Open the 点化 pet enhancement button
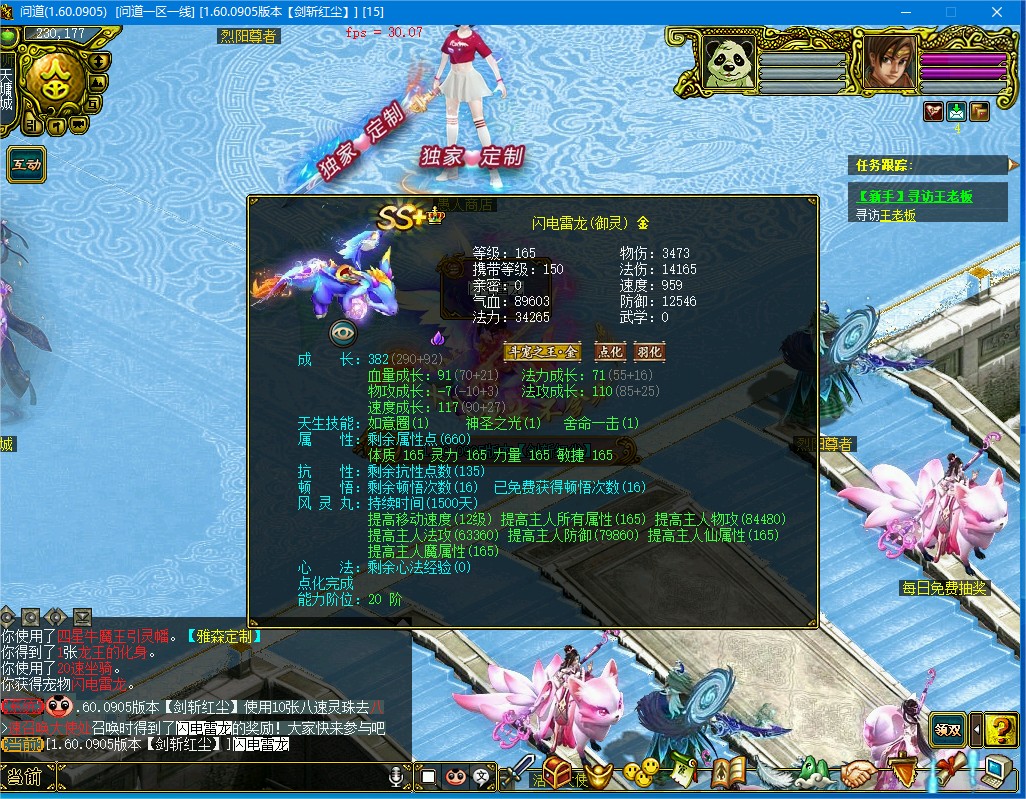 click(x=609, y=352)
